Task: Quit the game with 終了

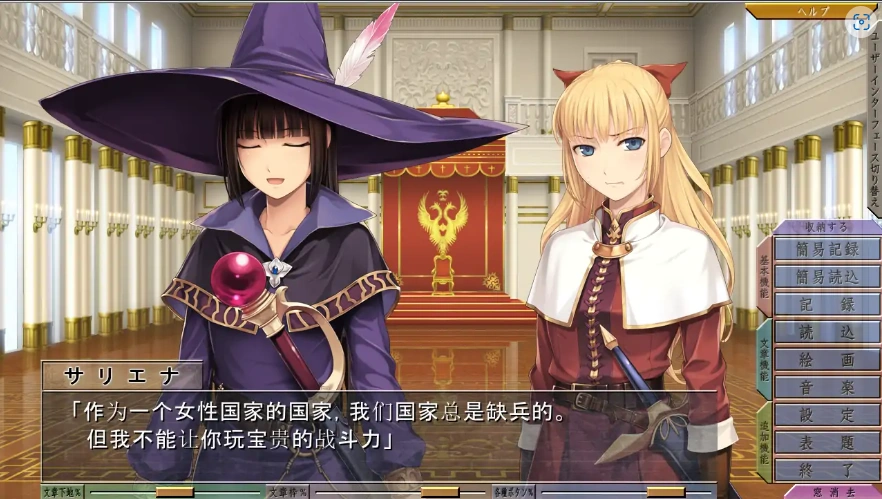Action: 826,469
